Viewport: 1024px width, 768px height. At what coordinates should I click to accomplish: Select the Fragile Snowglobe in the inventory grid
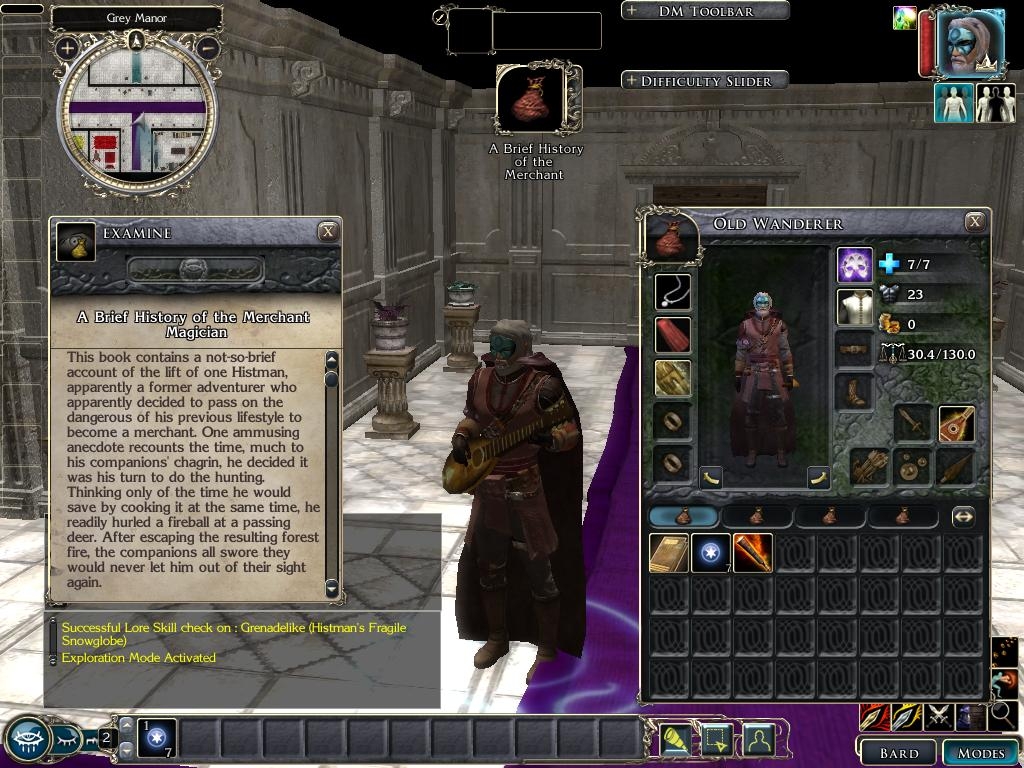point(710,553)
